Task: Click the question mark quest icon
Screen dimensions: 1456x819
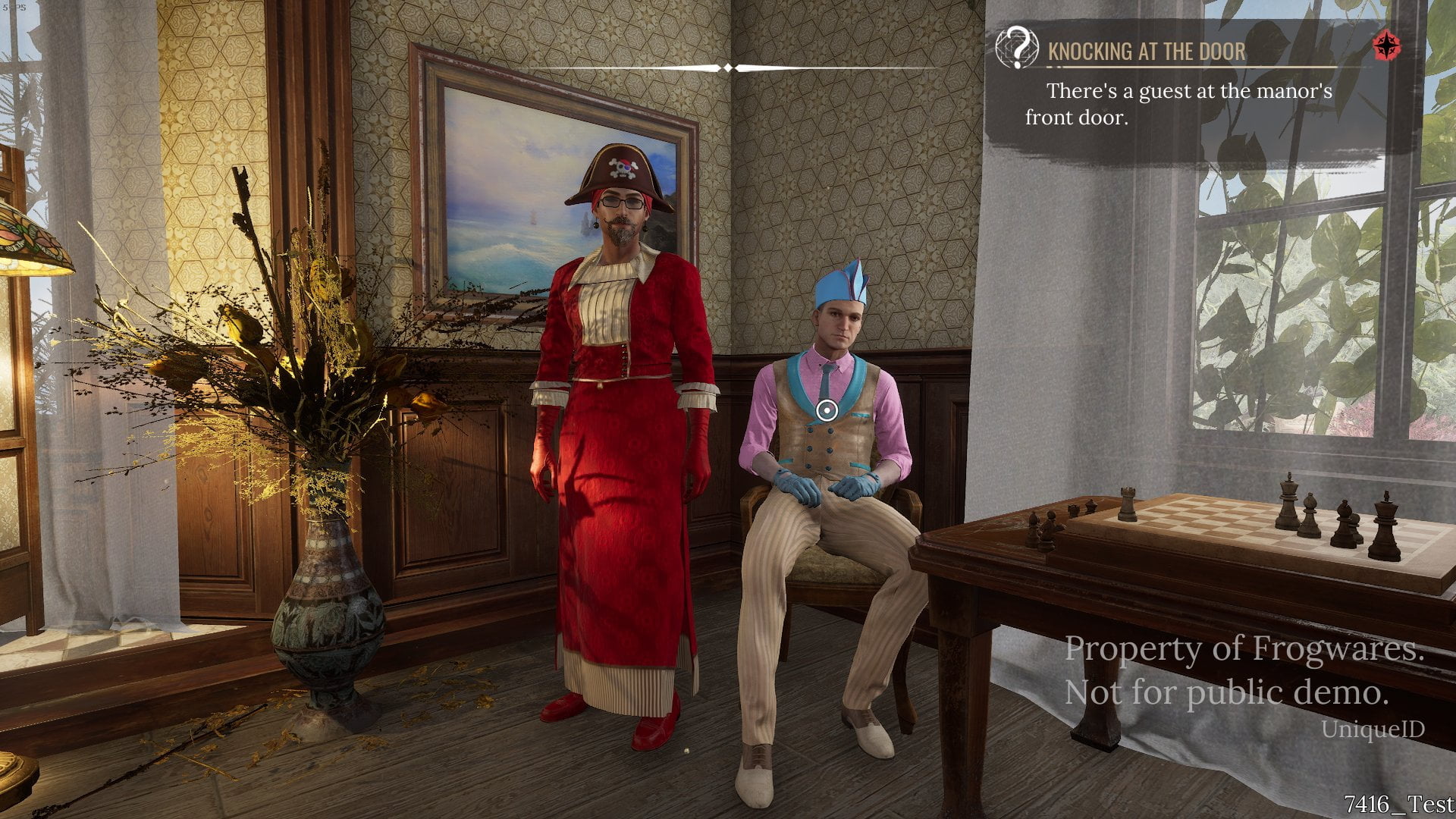Action: [x=1017, y=48]
